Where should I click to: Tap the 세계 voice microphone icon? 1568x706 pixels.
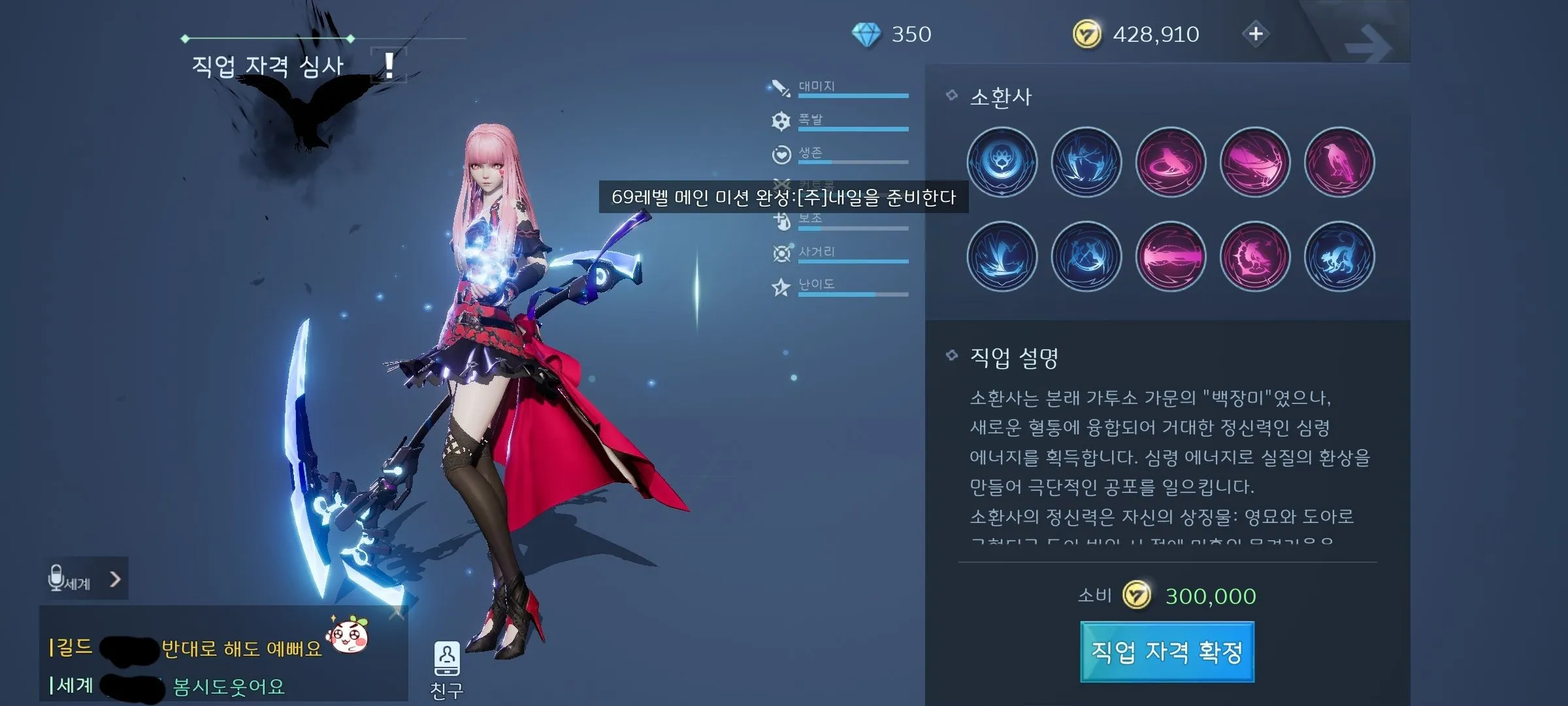pyautogui.click(x=57, y=579)
